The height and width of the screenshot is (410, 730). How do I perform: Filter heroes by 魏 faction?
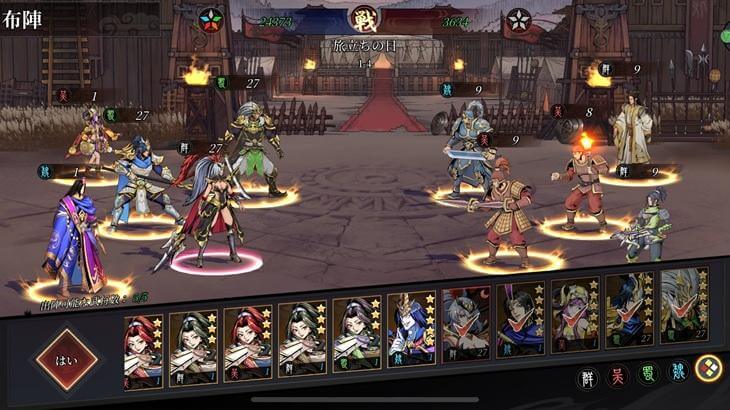tap(678, 374)
